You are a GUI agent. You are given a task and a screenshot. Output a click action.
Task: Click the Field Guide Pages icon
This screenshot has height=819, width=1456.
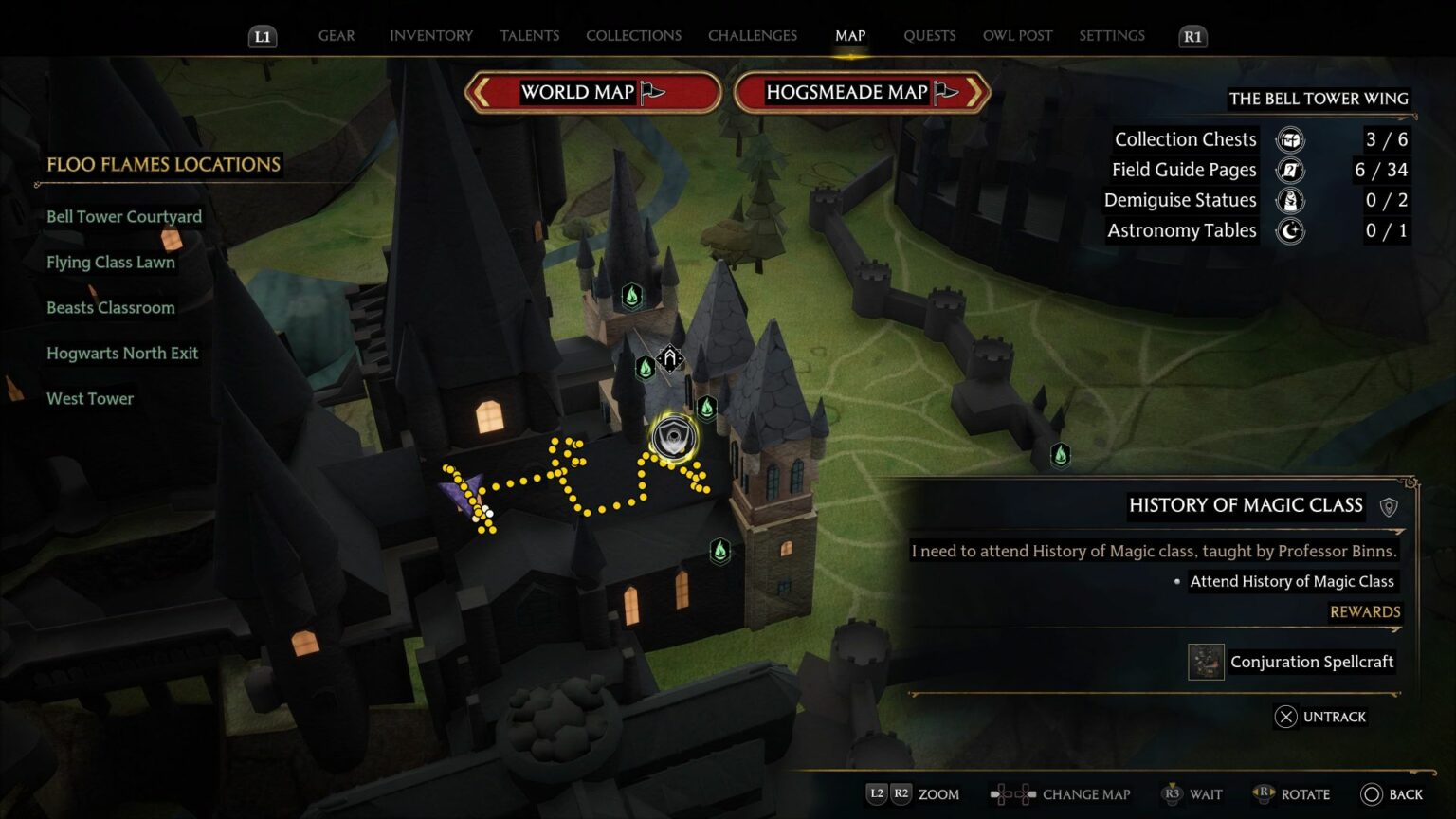pos(1290,170)
